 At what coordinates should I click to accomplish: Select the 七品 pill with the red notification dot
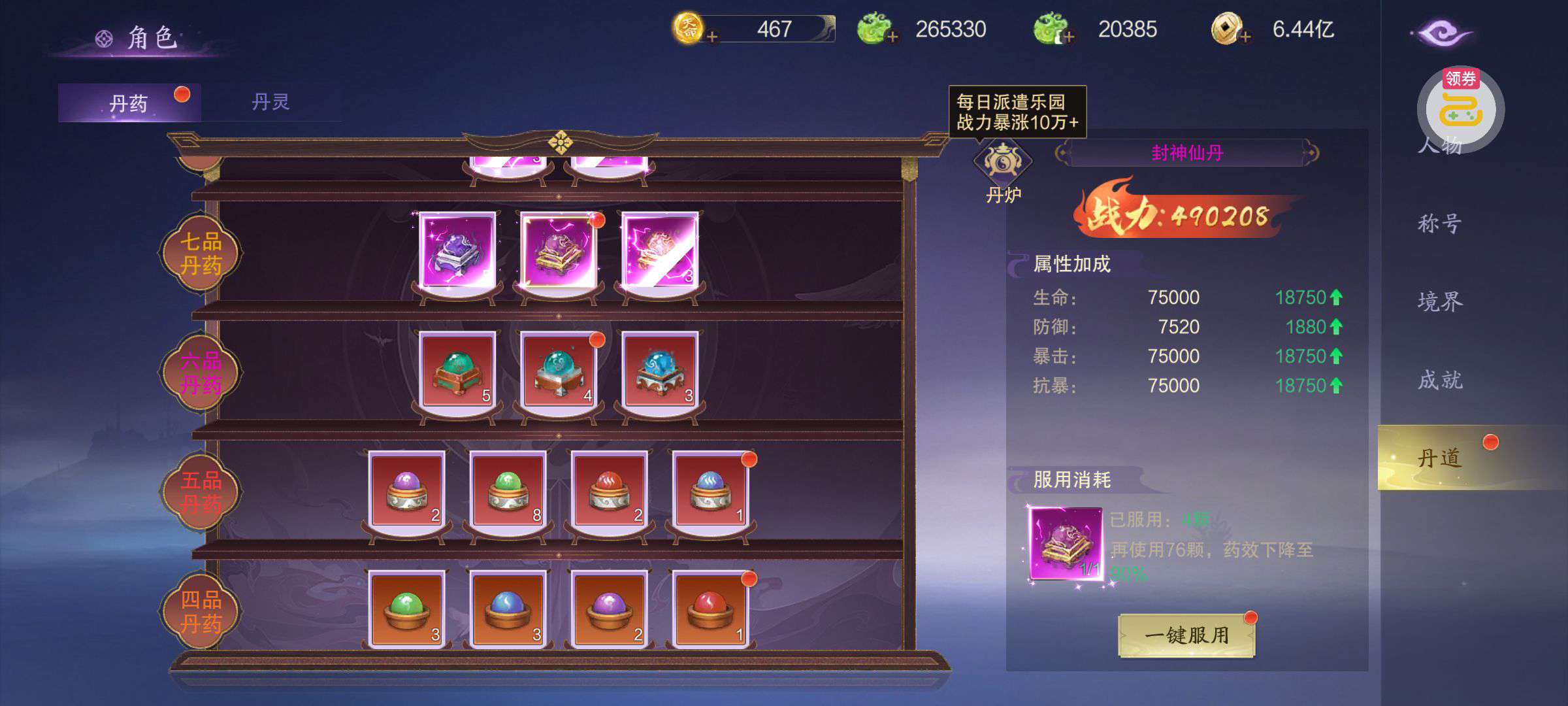559,250
